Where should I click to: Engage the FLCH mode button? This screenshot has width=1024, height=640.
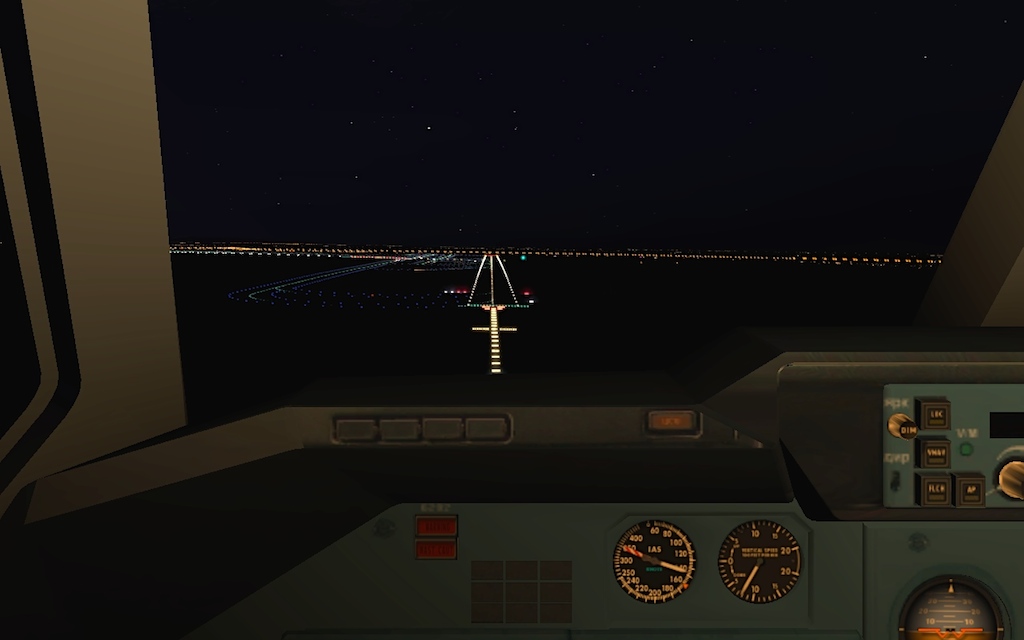935,490
